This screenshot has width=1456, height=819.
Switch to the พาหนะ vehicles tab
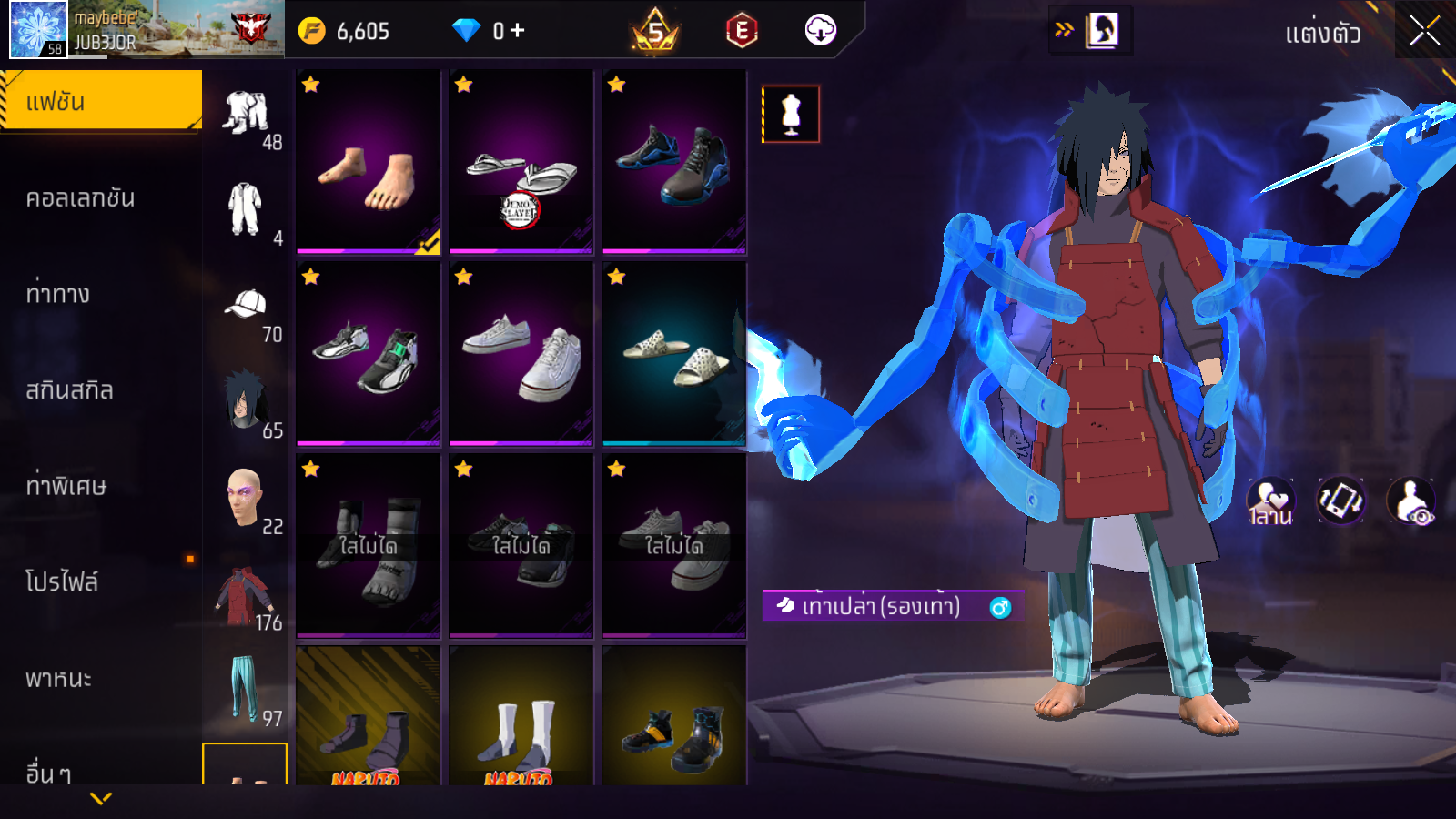[59, 679]
